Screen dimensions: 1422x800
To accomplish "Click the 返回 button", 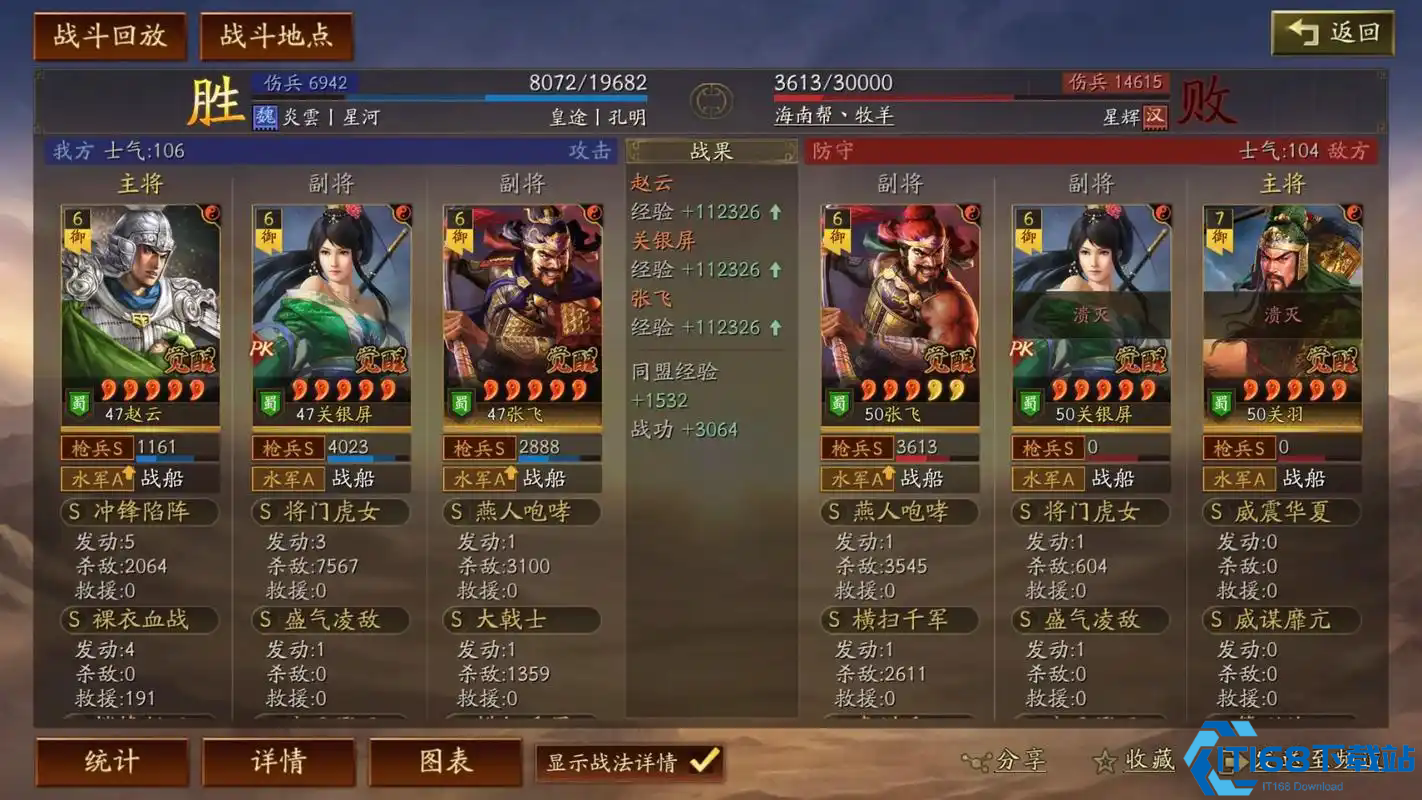I will coord(1331,31).
